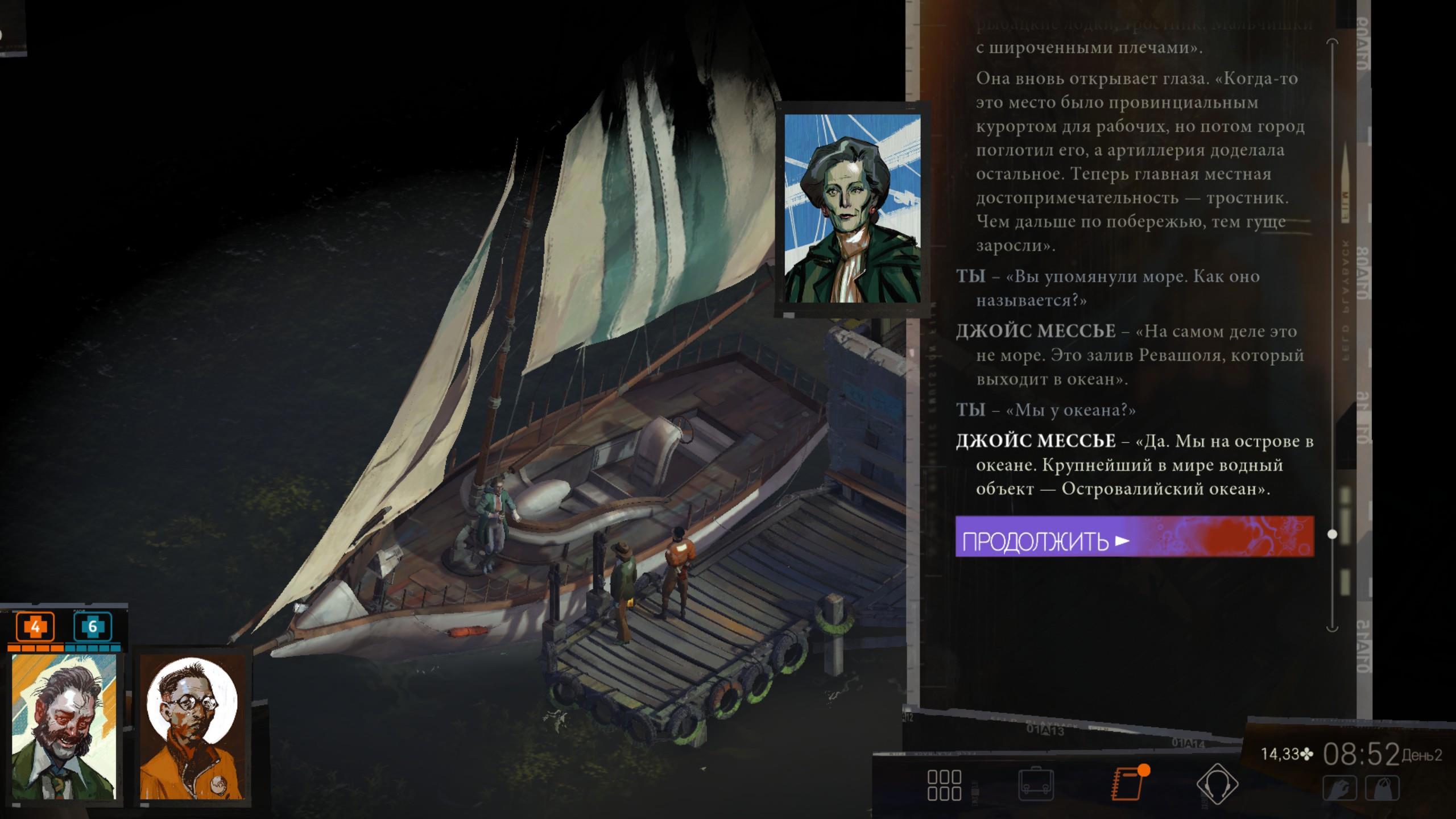Viewport: 1456px width, 819px height.
Task: Select the detective's bearded portrait
Action: click(64, 726)
